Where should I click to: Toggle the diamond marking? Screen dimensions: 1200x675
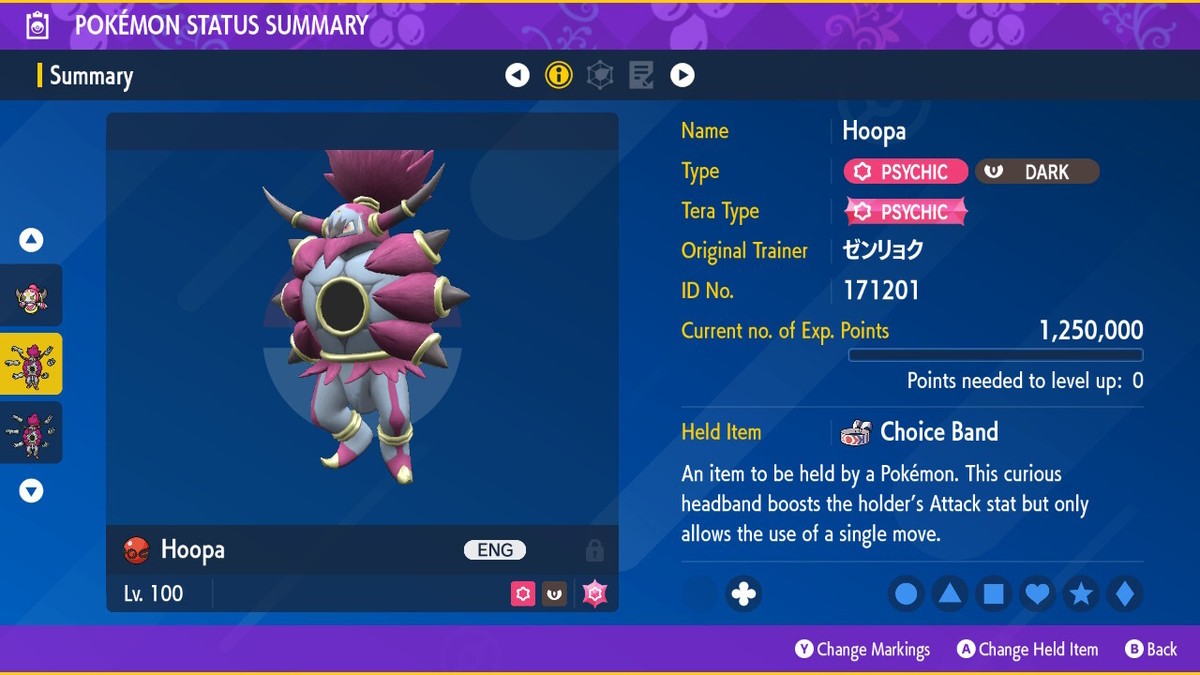(1125, 595)
